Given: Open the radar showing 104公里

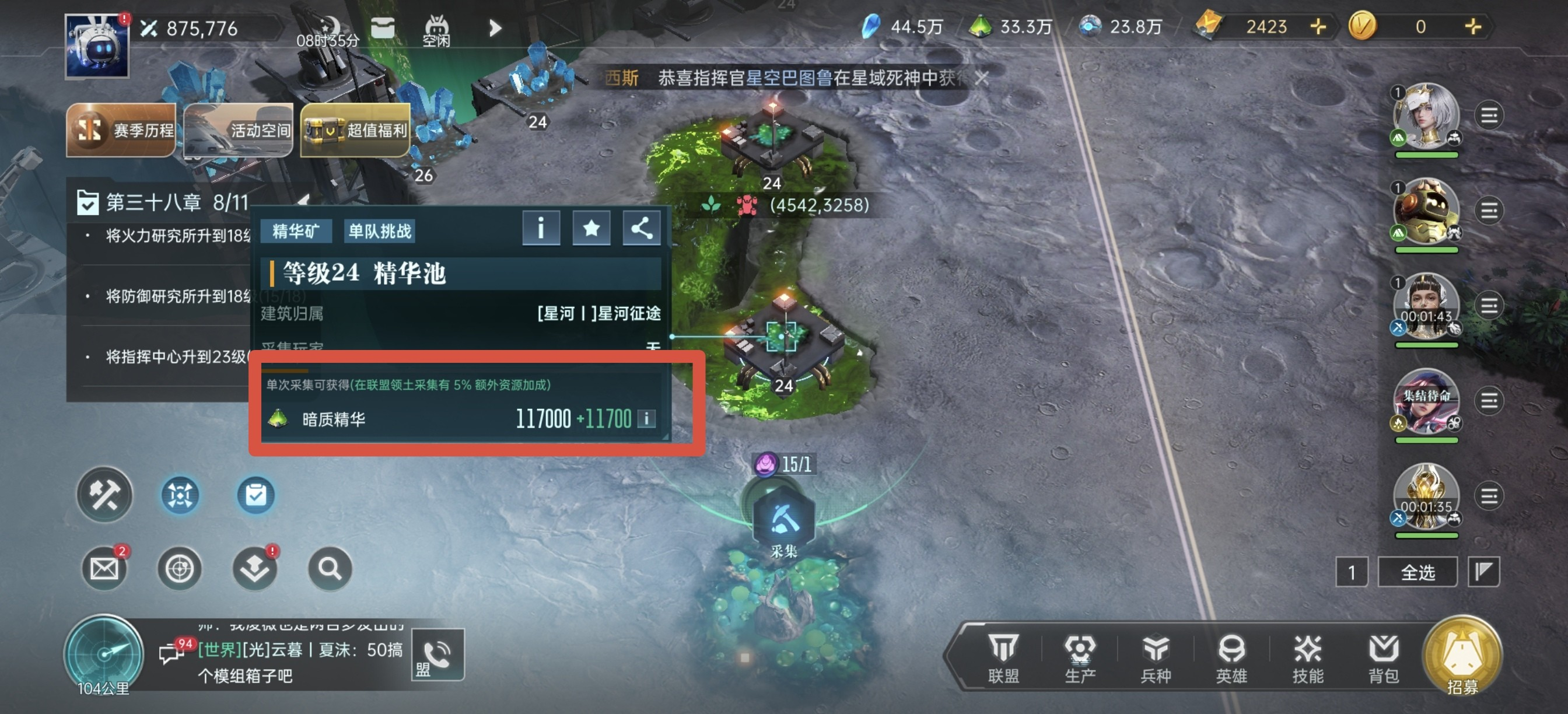Looking at the screenshot, I should (x=103, y=654).
